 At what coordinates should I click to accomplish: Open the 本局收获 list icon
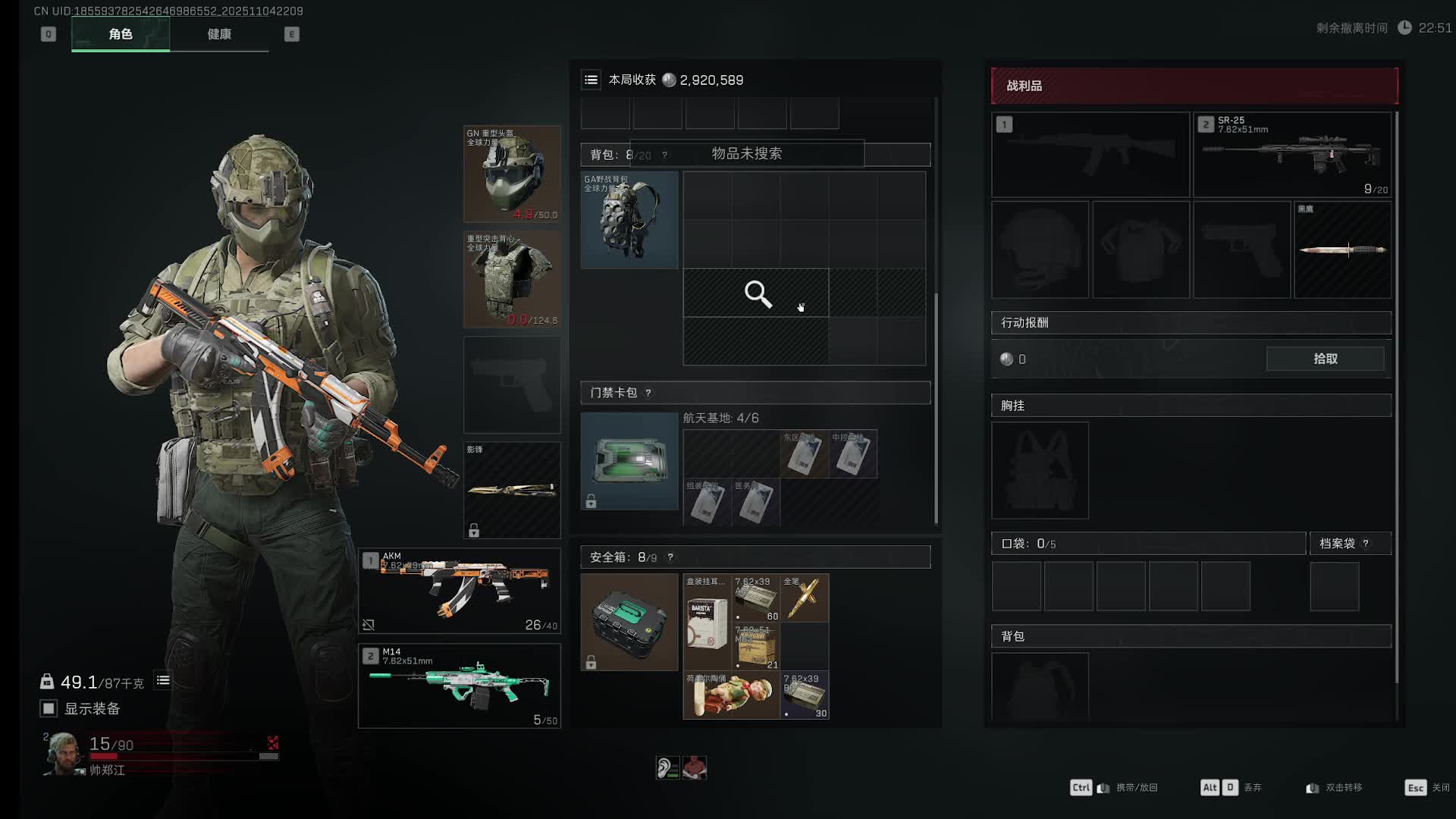pos(591,80)
